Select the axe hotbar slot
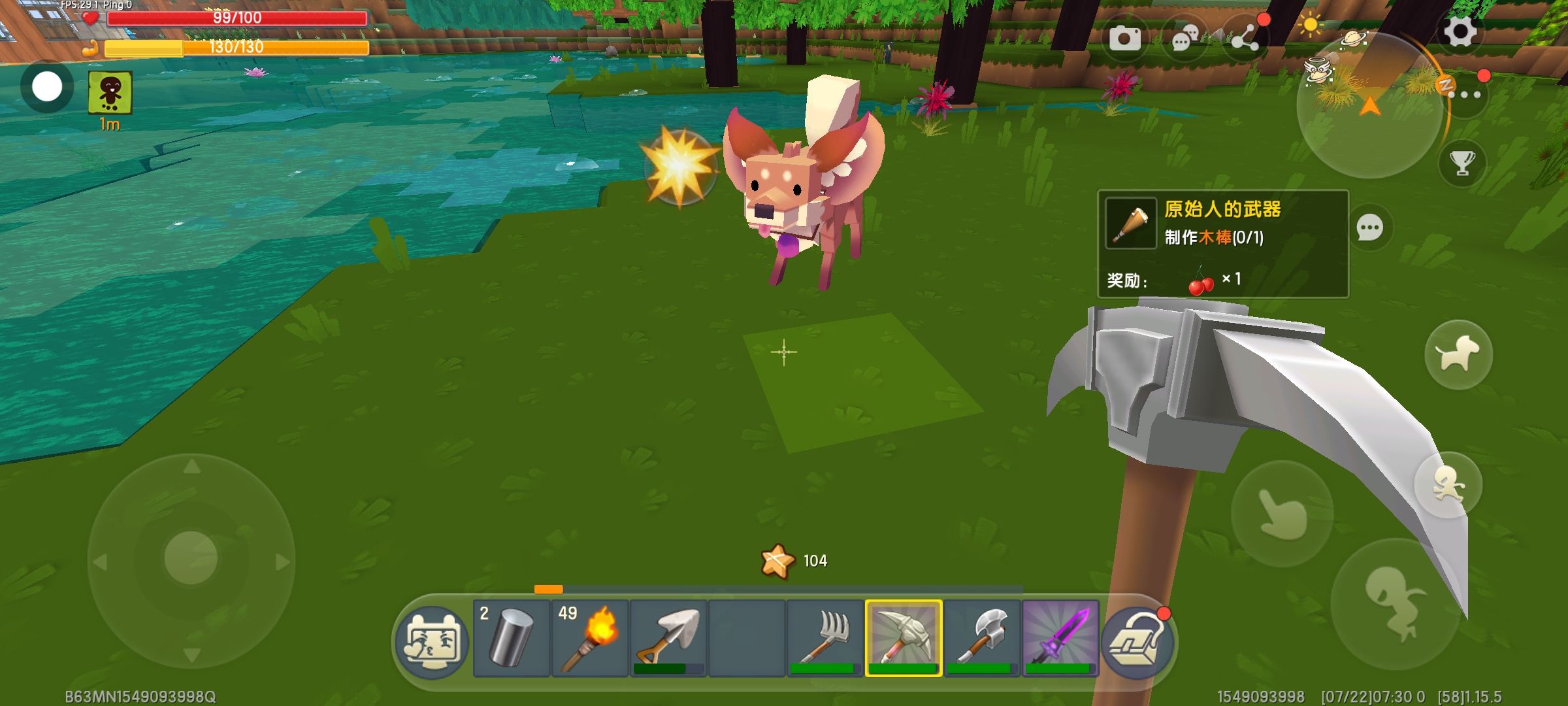 coord(981,638)
